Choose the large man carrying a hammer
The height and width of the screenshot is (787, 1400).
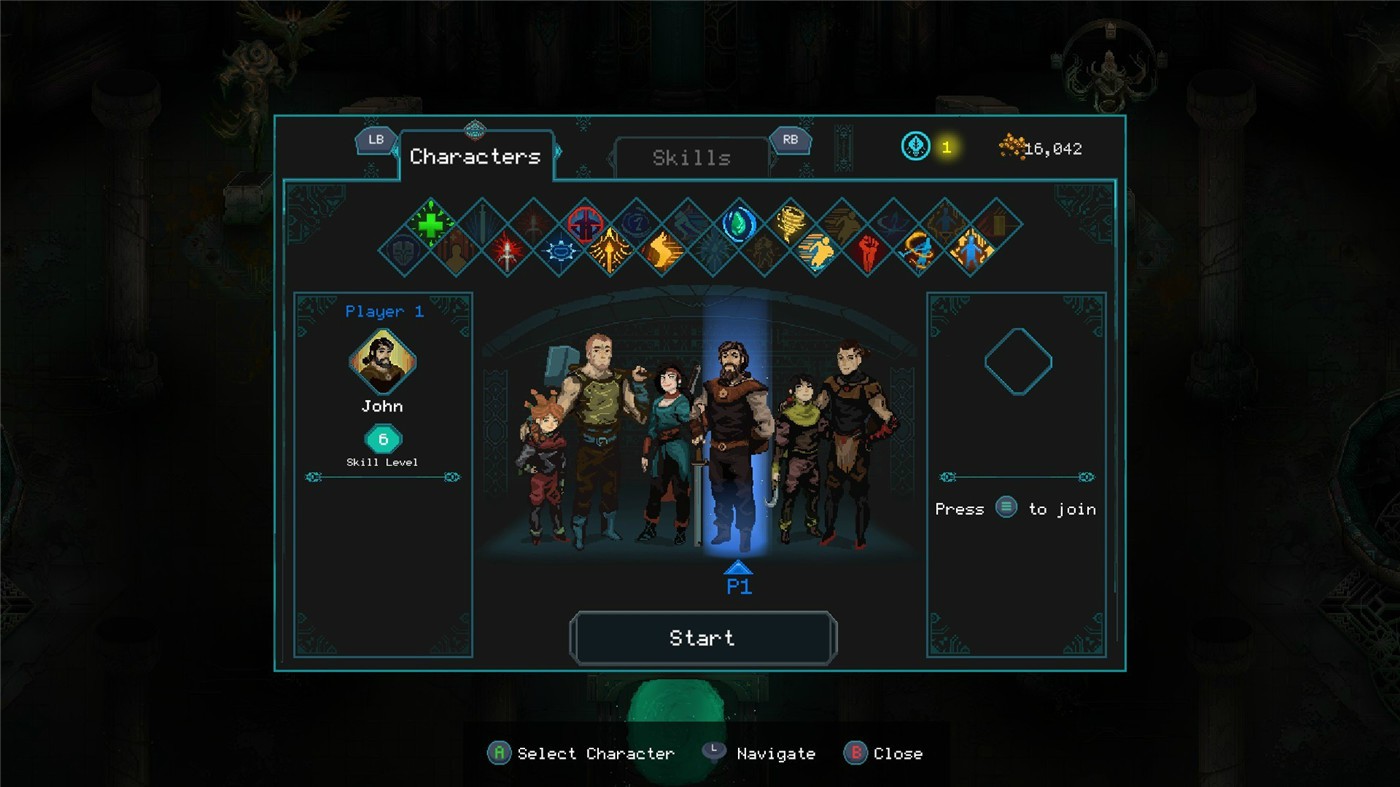coord(597,430)
